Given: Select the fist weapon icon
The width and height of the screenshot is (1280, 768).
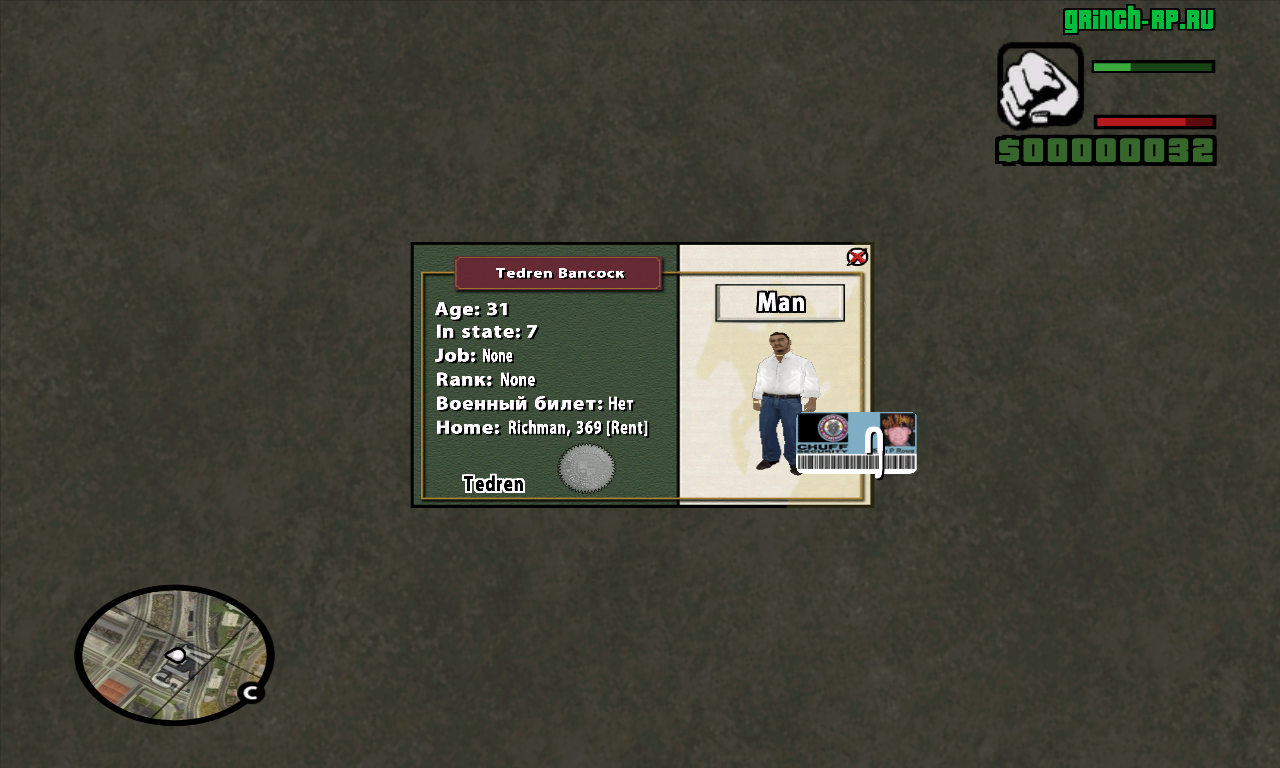Looking at the screenshot, I should [x=1040, y=85].
